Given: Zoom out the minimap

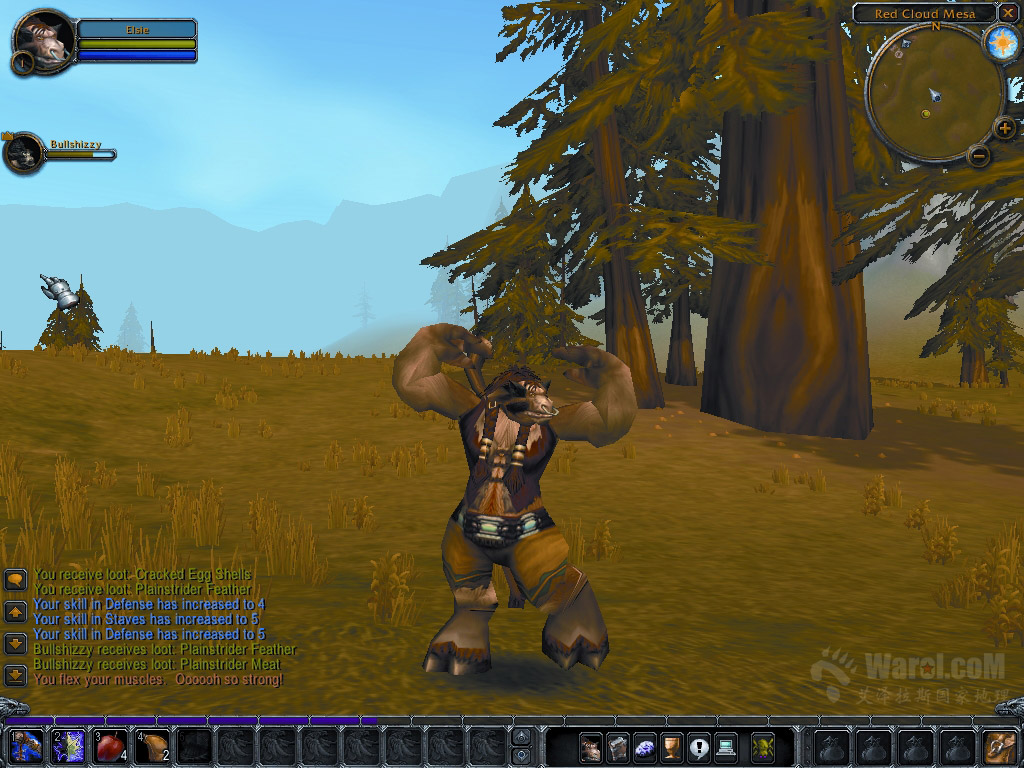Looking at the screenshot, I should (979, 155).
